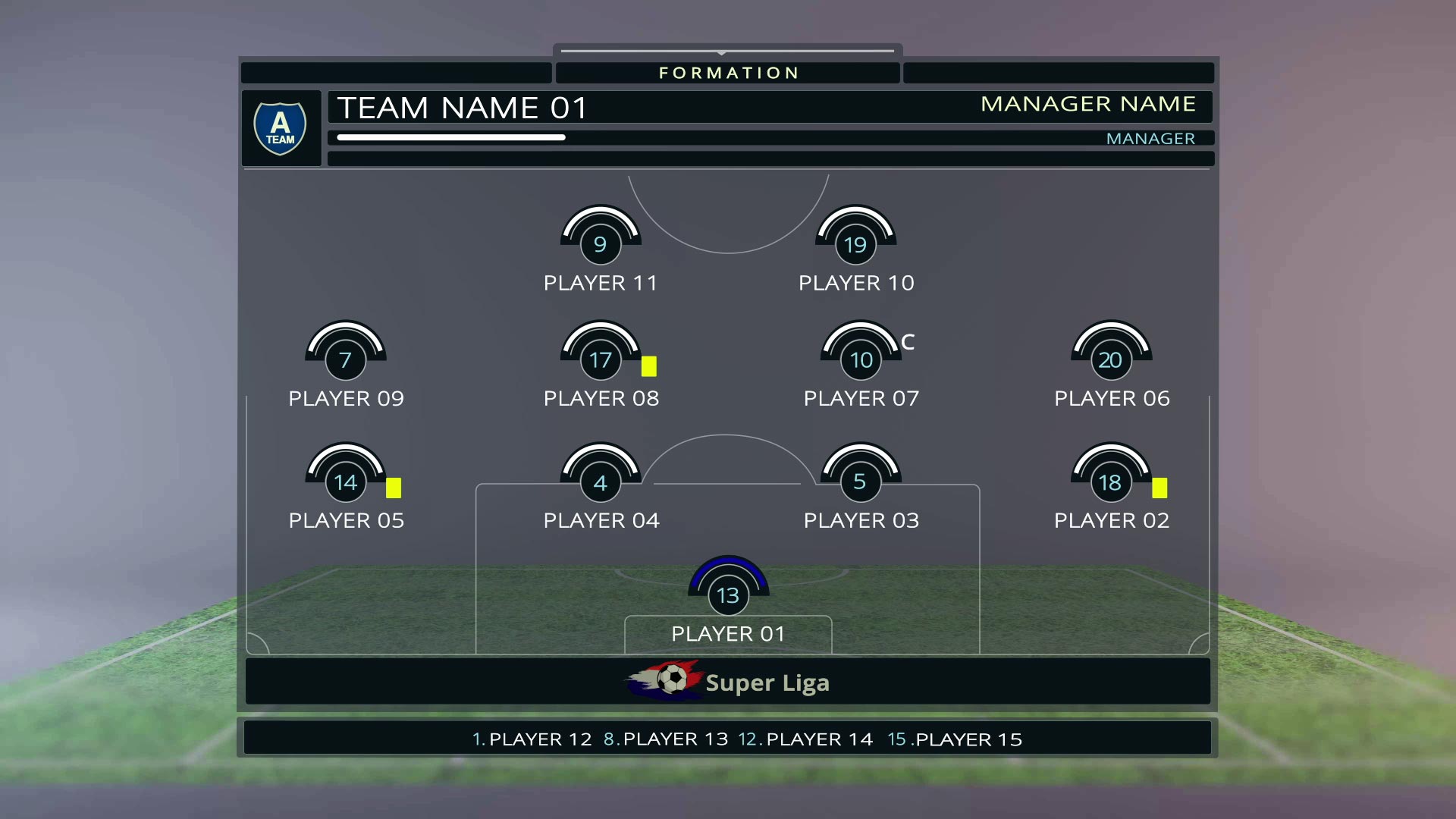Select goalkeeper Player 01's token
The image size is (1456, 819).
coord(728,595)
